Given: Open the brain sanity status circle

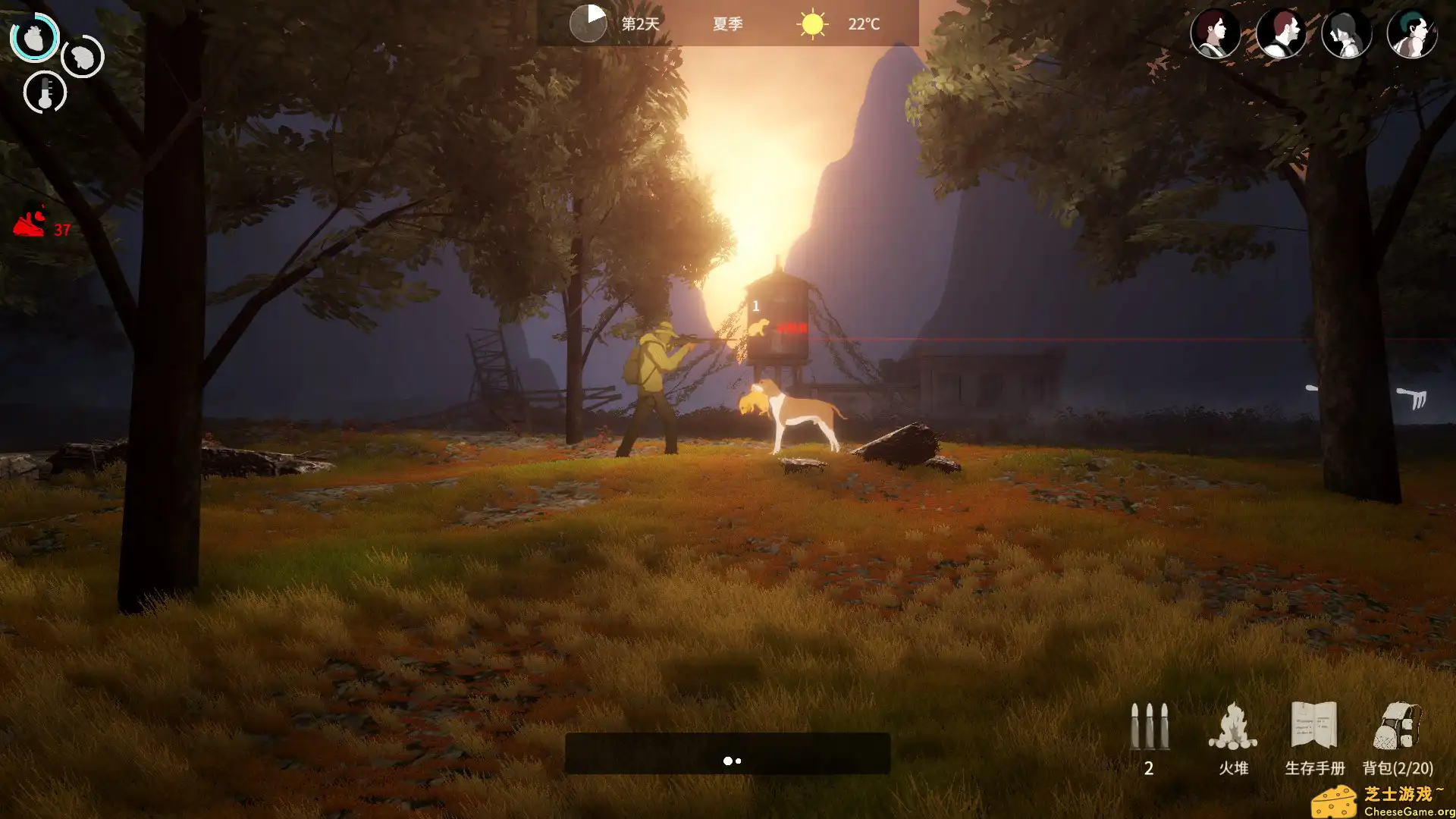Looking at the screenshot, I should (82, 56).
